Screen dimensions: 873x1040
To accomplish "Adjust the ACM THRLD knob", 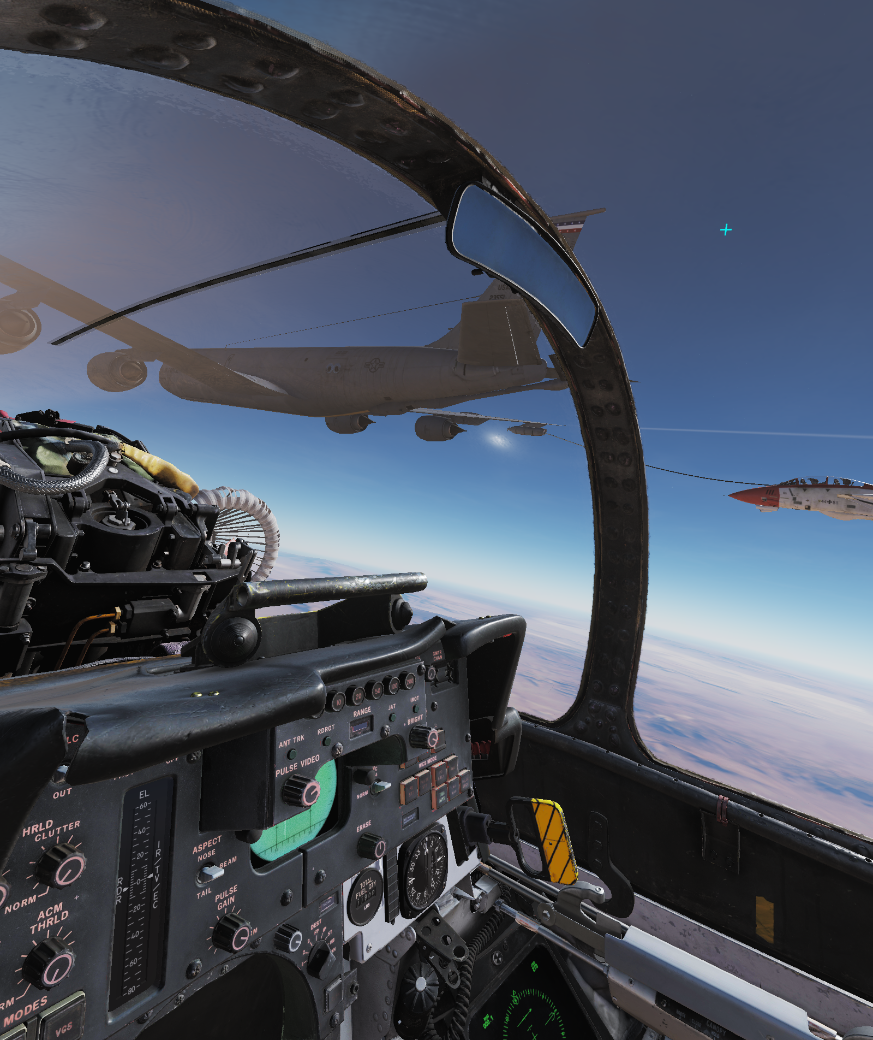I will pos(47,962).
